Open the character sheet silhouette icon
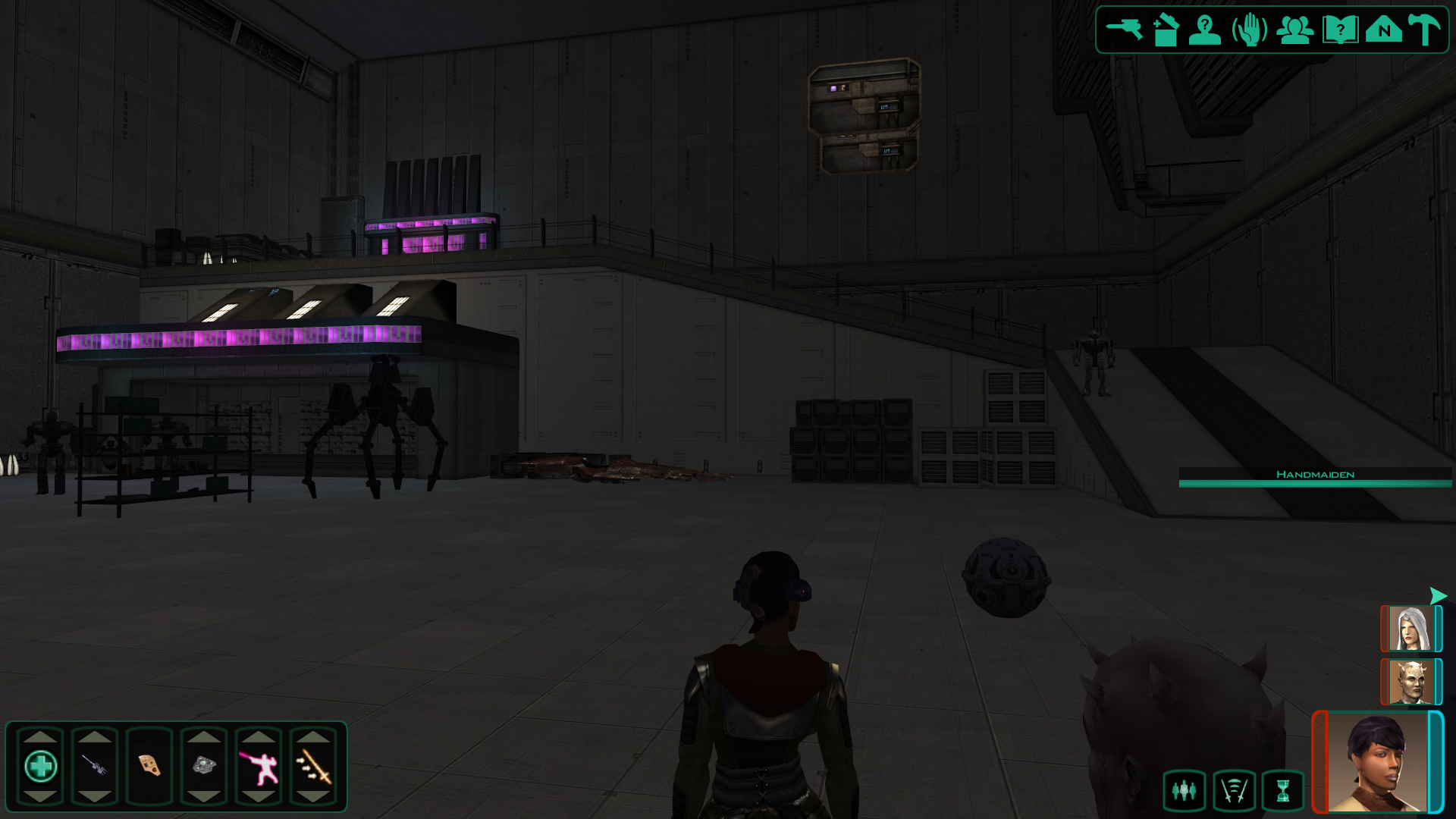 1205,30
